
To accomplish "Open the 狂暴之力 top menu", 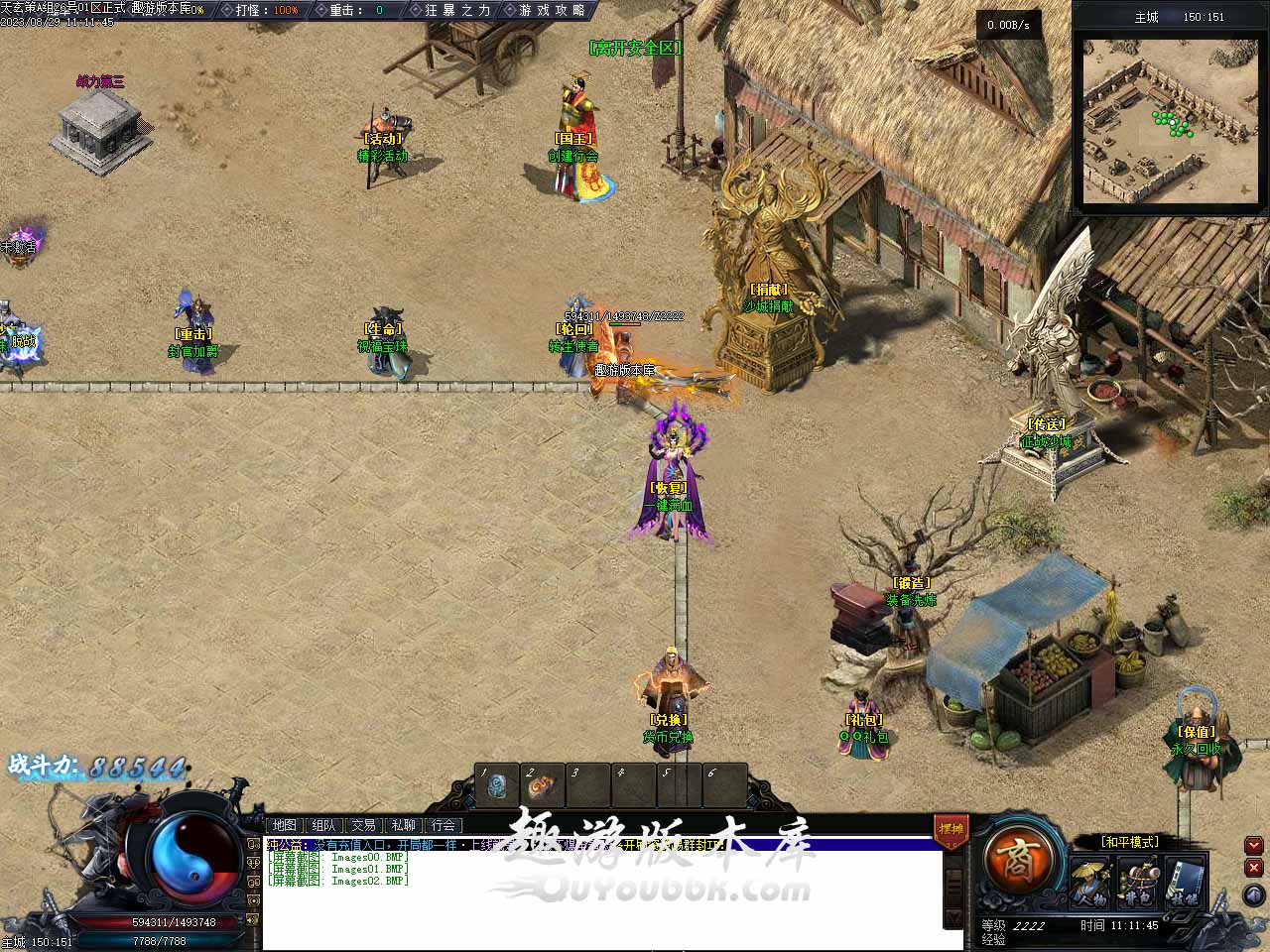I will (x=456, y=10).
